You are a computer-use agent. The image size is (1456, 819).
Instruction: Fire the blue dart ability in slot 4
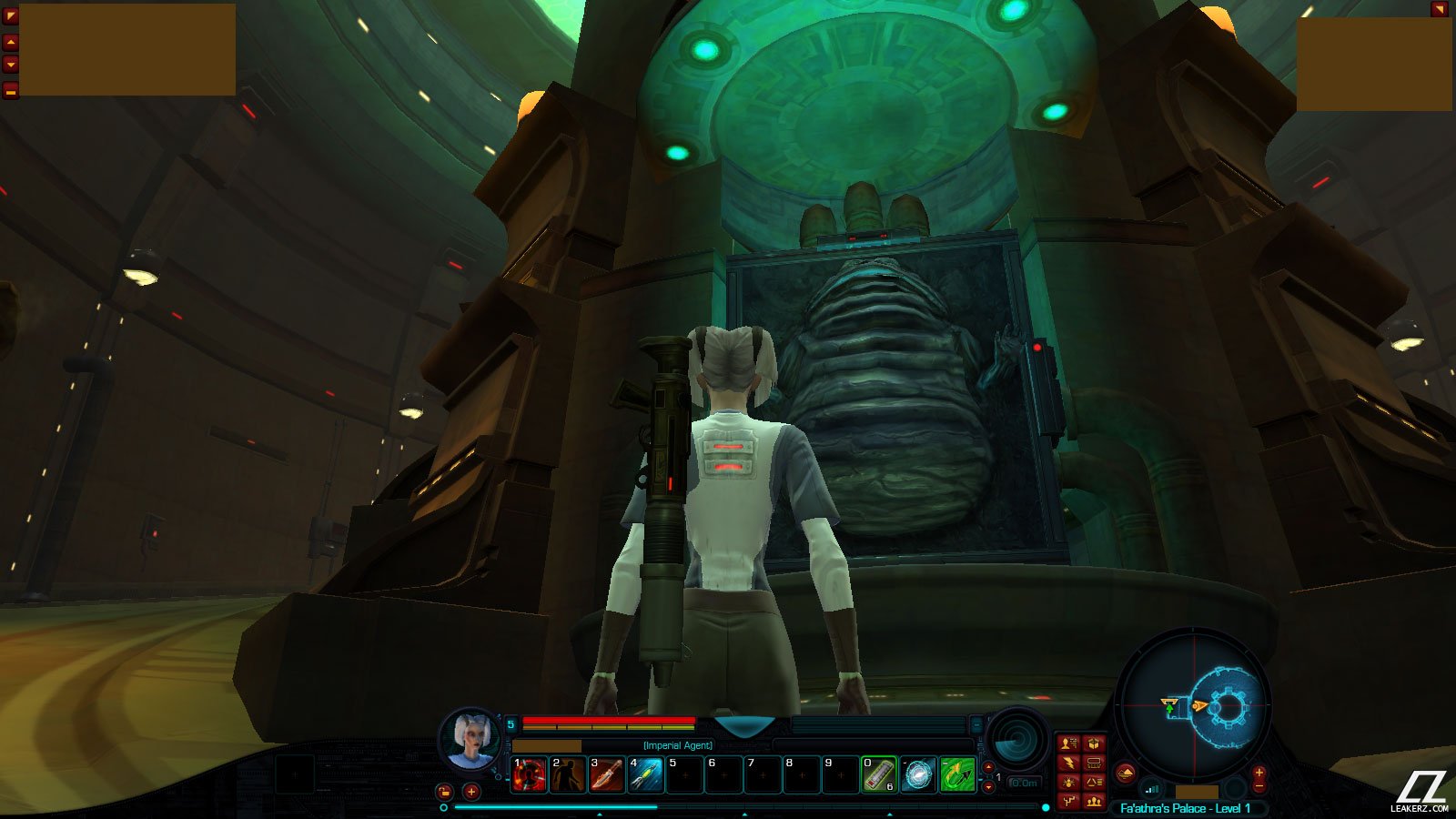tap(646, 775)
